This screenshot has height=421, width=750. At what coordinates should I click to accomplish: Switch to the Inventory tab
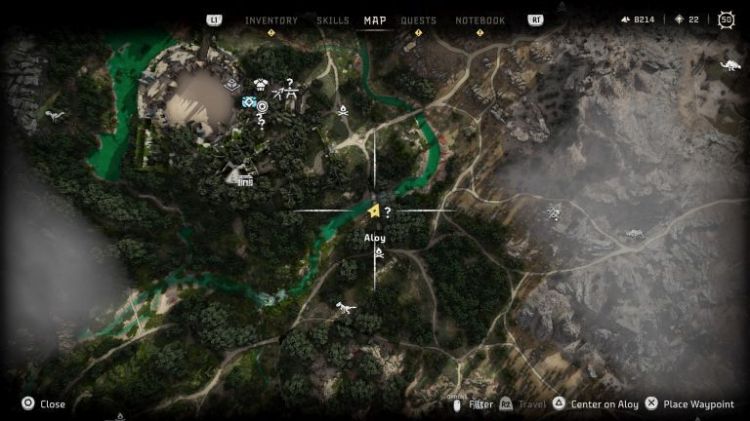pos(270,20)
